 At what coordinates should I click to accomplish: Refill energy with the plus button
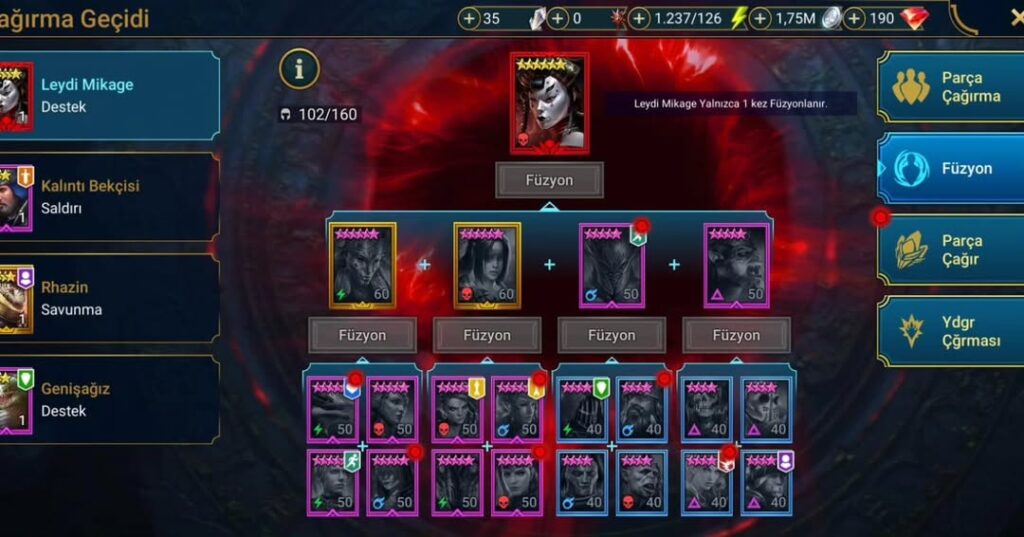(666, 18)
